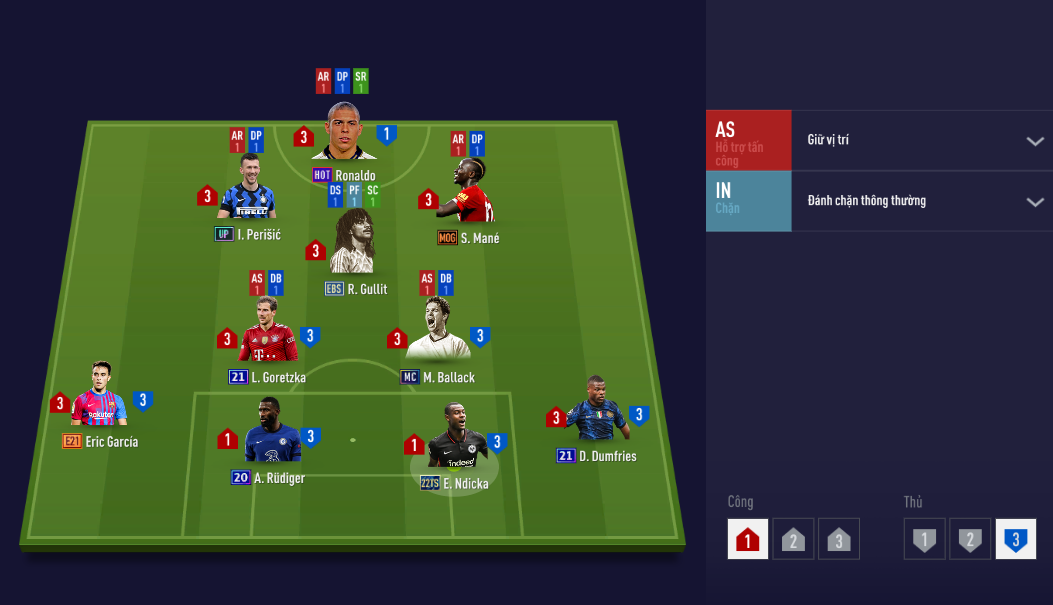Set attack (Công) level to 2
The image size is (1053, 605).
click(793, 539)
